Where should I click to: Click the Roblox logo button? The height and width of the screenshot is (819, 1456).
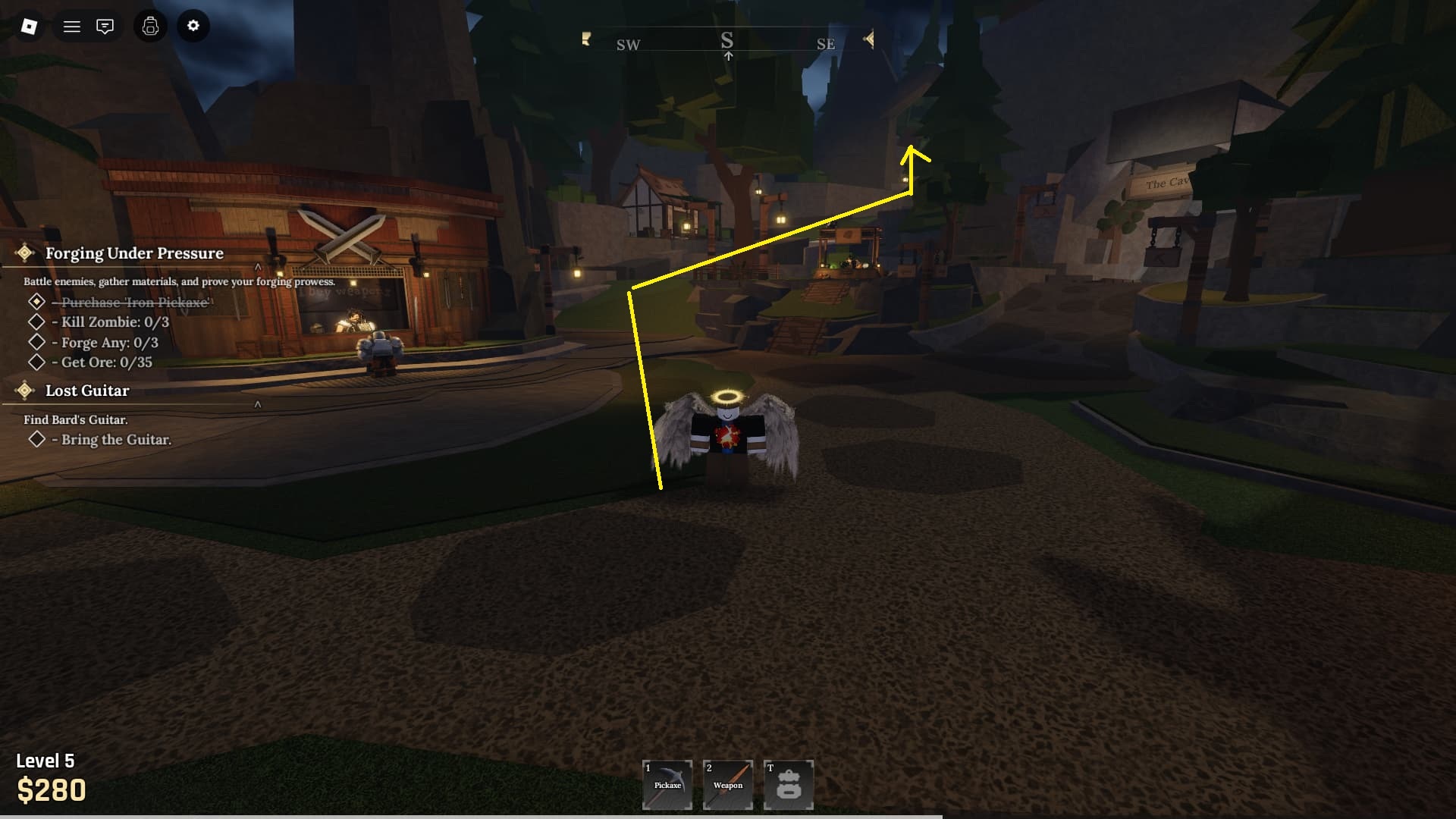(27, 27)
